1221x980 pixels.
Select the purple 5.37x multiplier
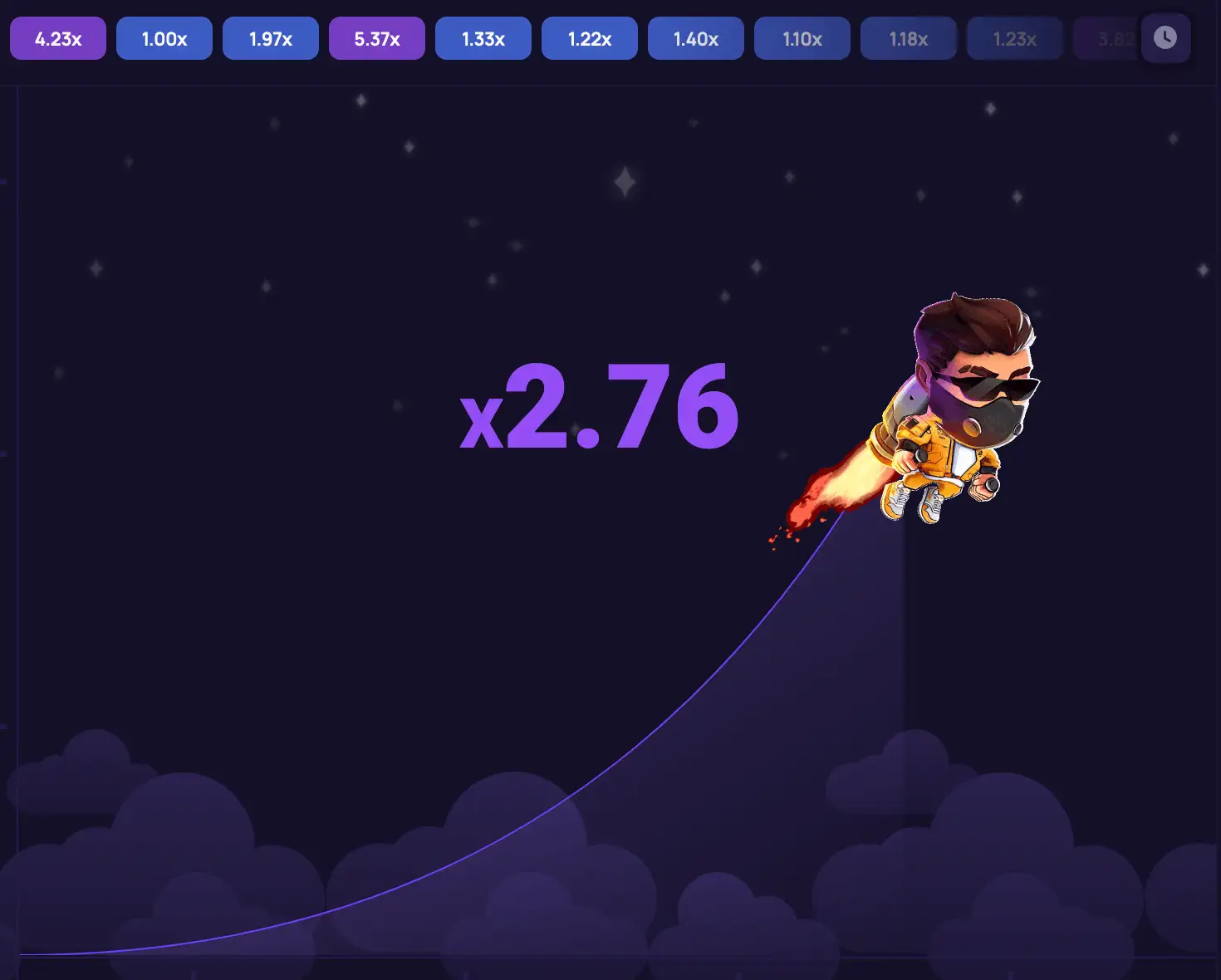pos(376,37)
